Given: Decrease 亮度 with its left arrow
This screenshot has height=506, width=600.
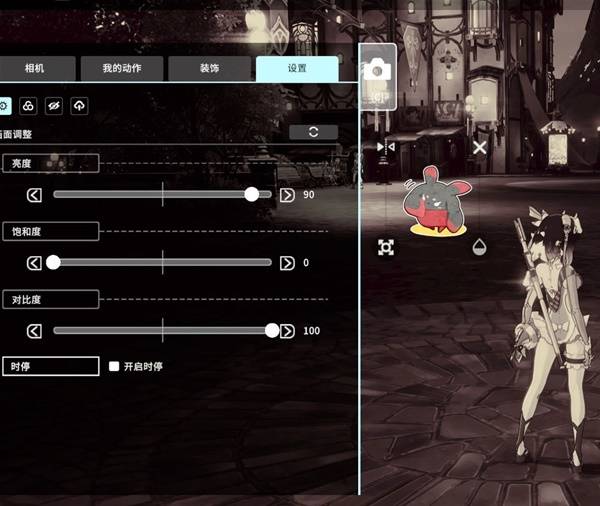Looking at the screenshot, I should click(34, 195).
